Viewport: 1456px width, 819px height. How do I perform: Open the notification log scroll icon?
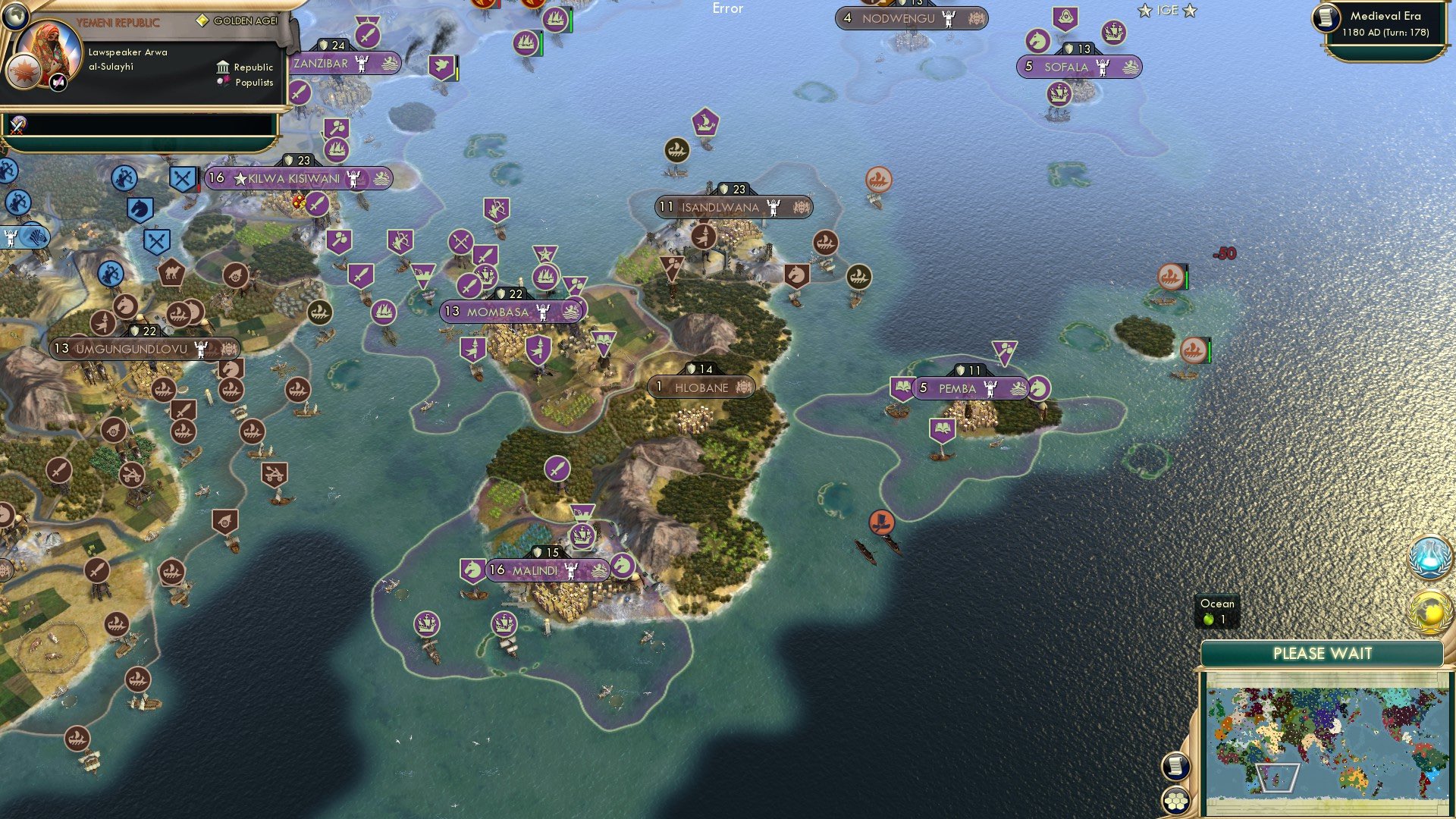[1176, 765]
